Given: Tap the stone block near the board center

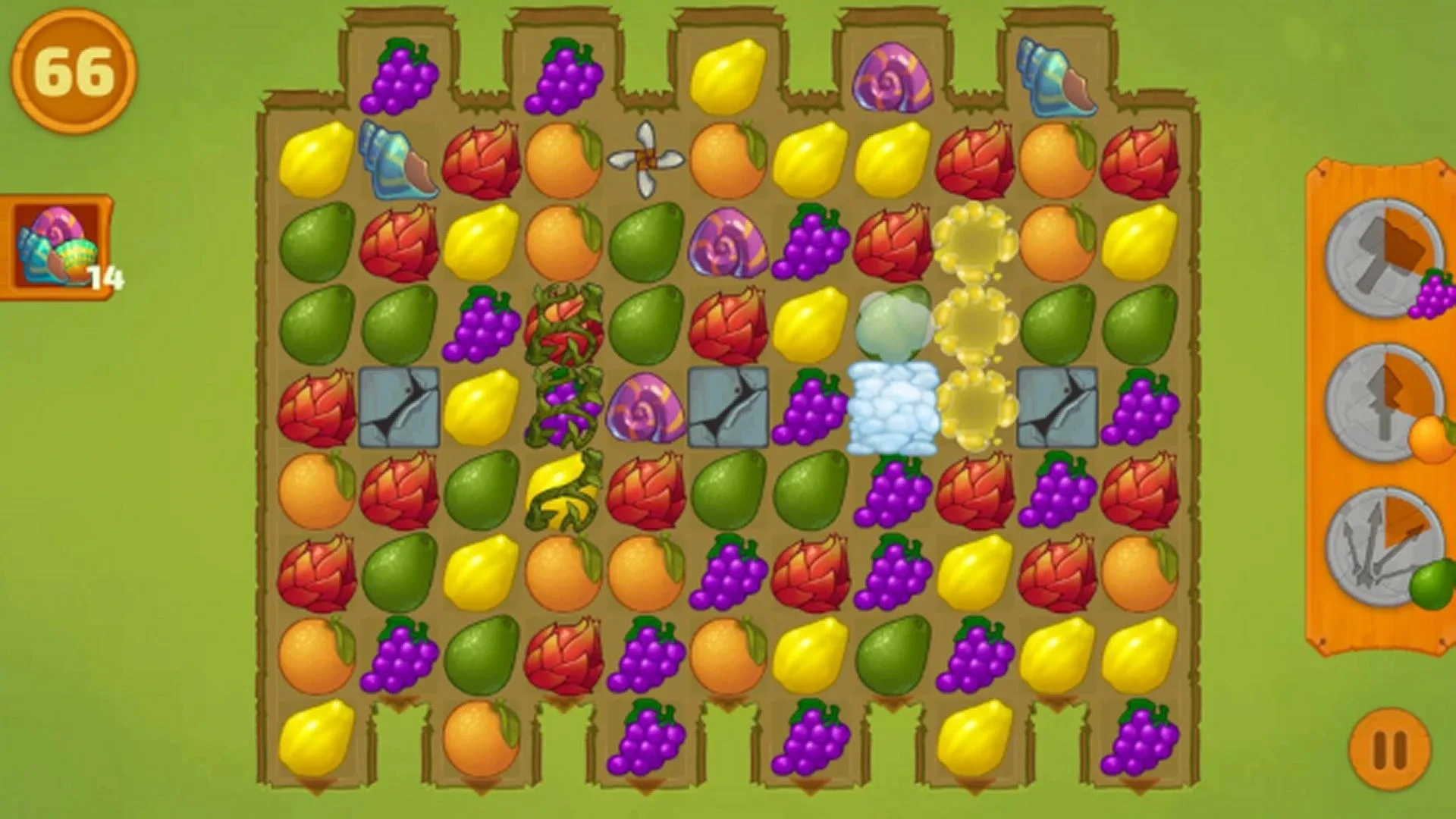Looking at the screenshot, I should coord(728,406).
